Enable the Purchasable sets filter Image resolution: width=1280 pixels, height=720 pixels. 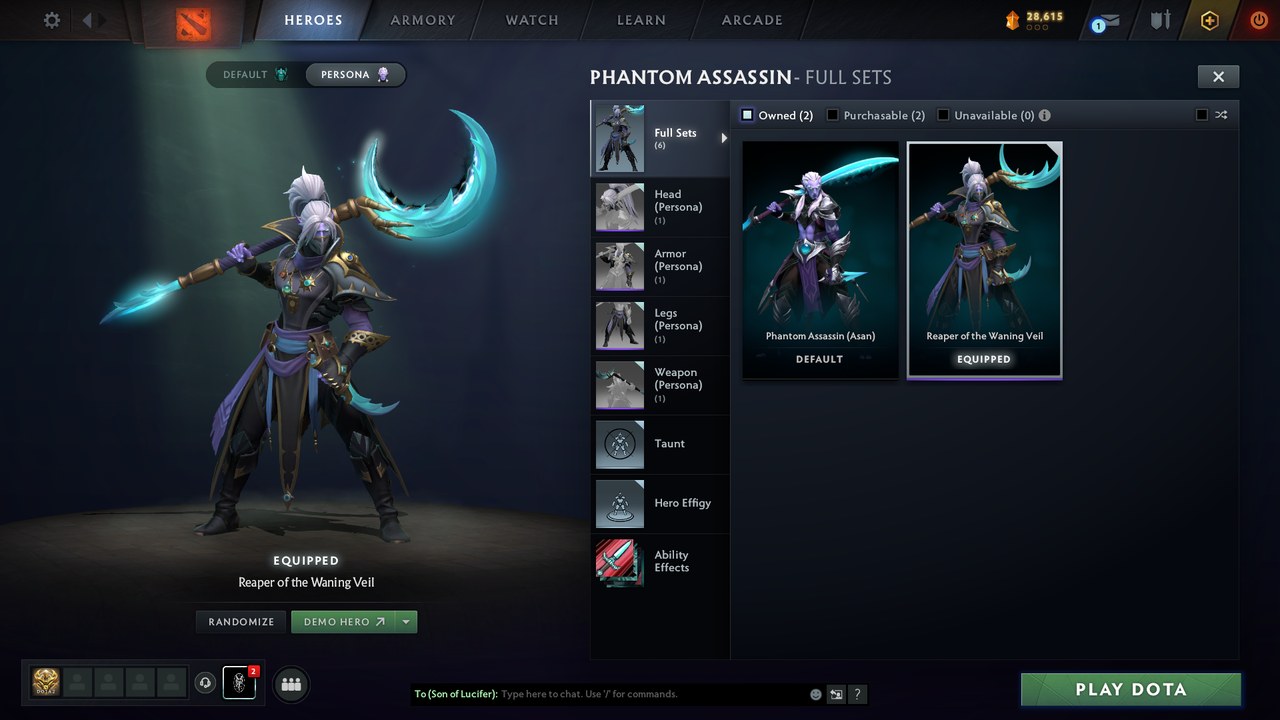tap(833, 115)
